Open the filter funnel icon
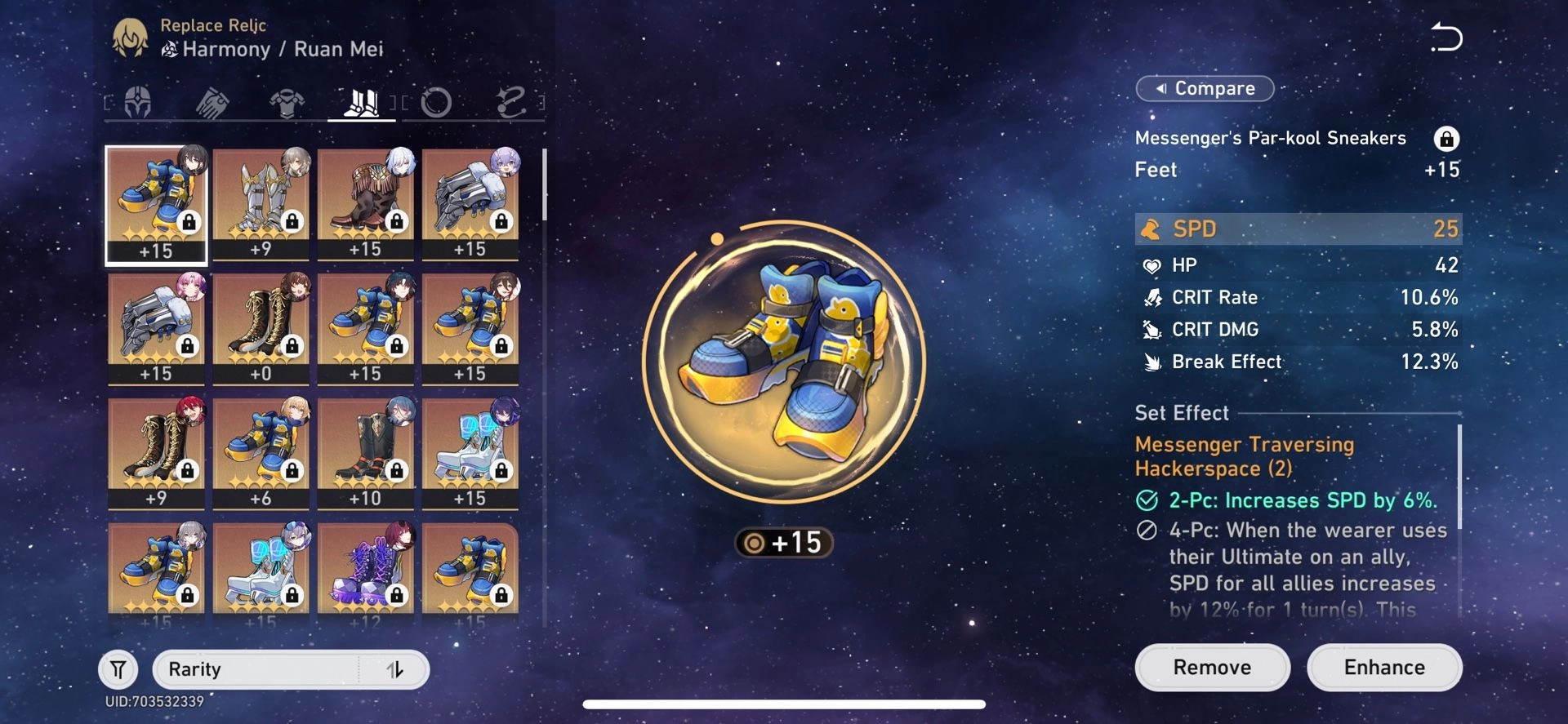 coord(118,668)
